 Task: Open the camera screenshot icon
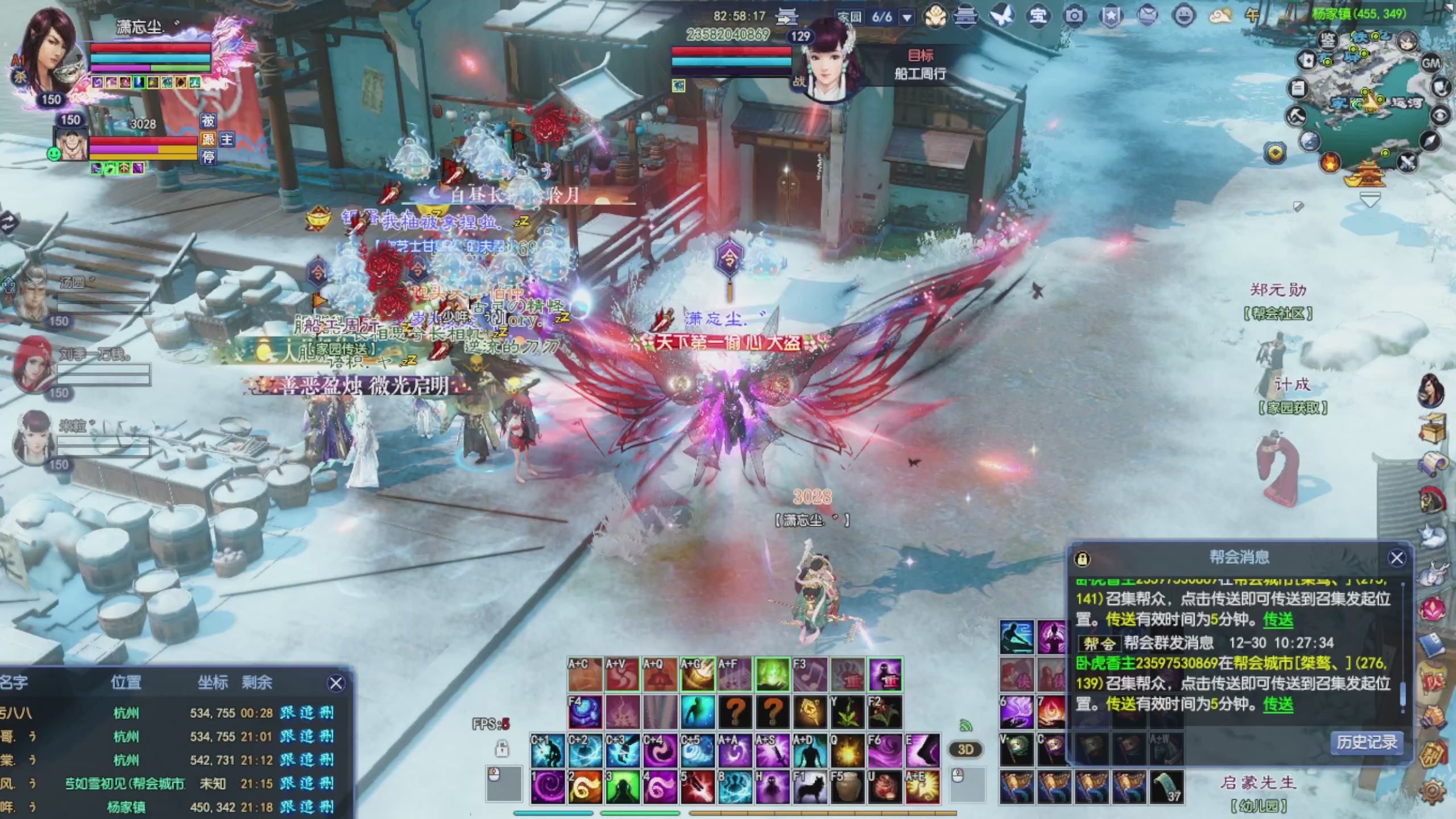[1074, 16]
